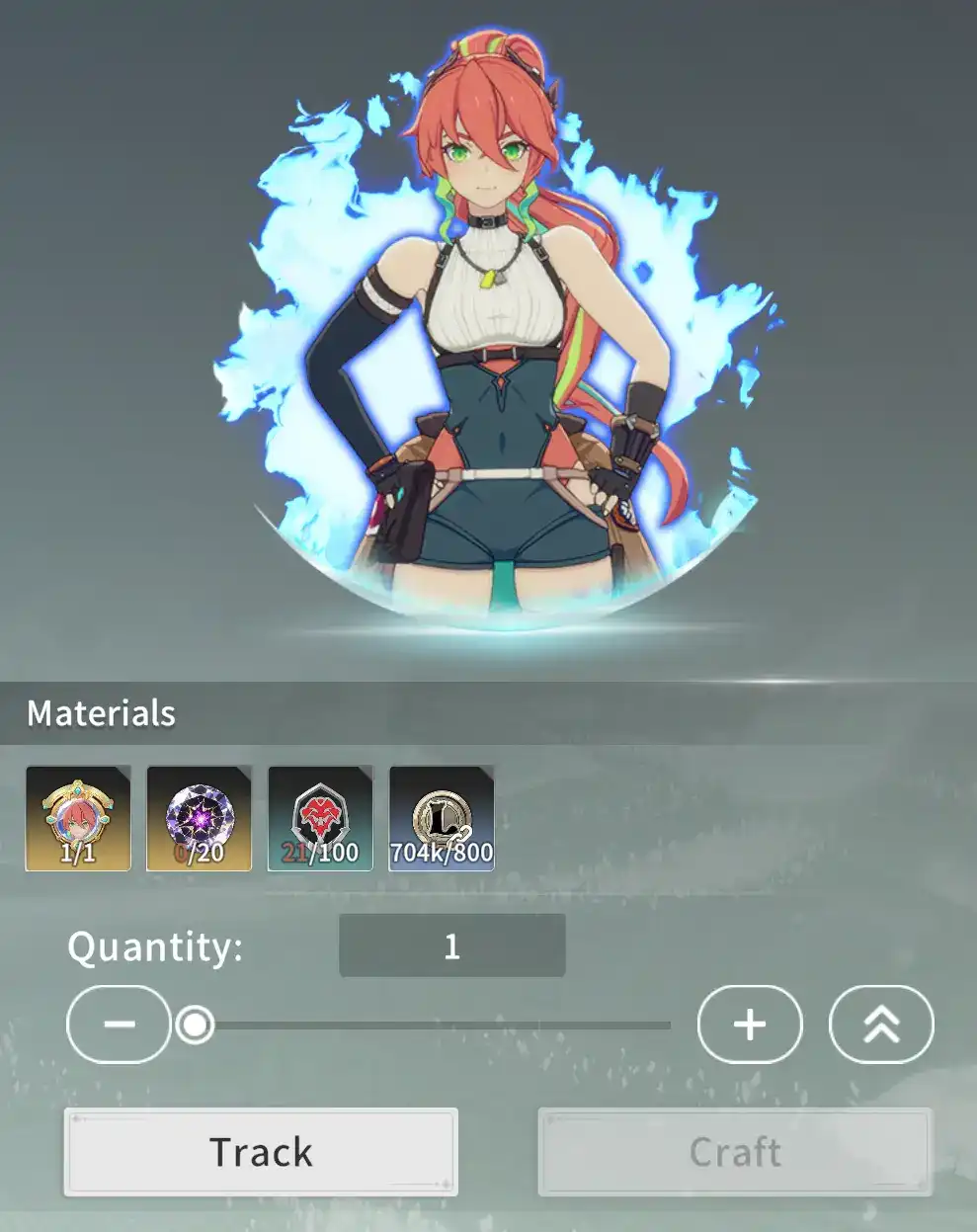Click the Craft button
This screenshot has height=1232, width=977.
(735, 1152)
